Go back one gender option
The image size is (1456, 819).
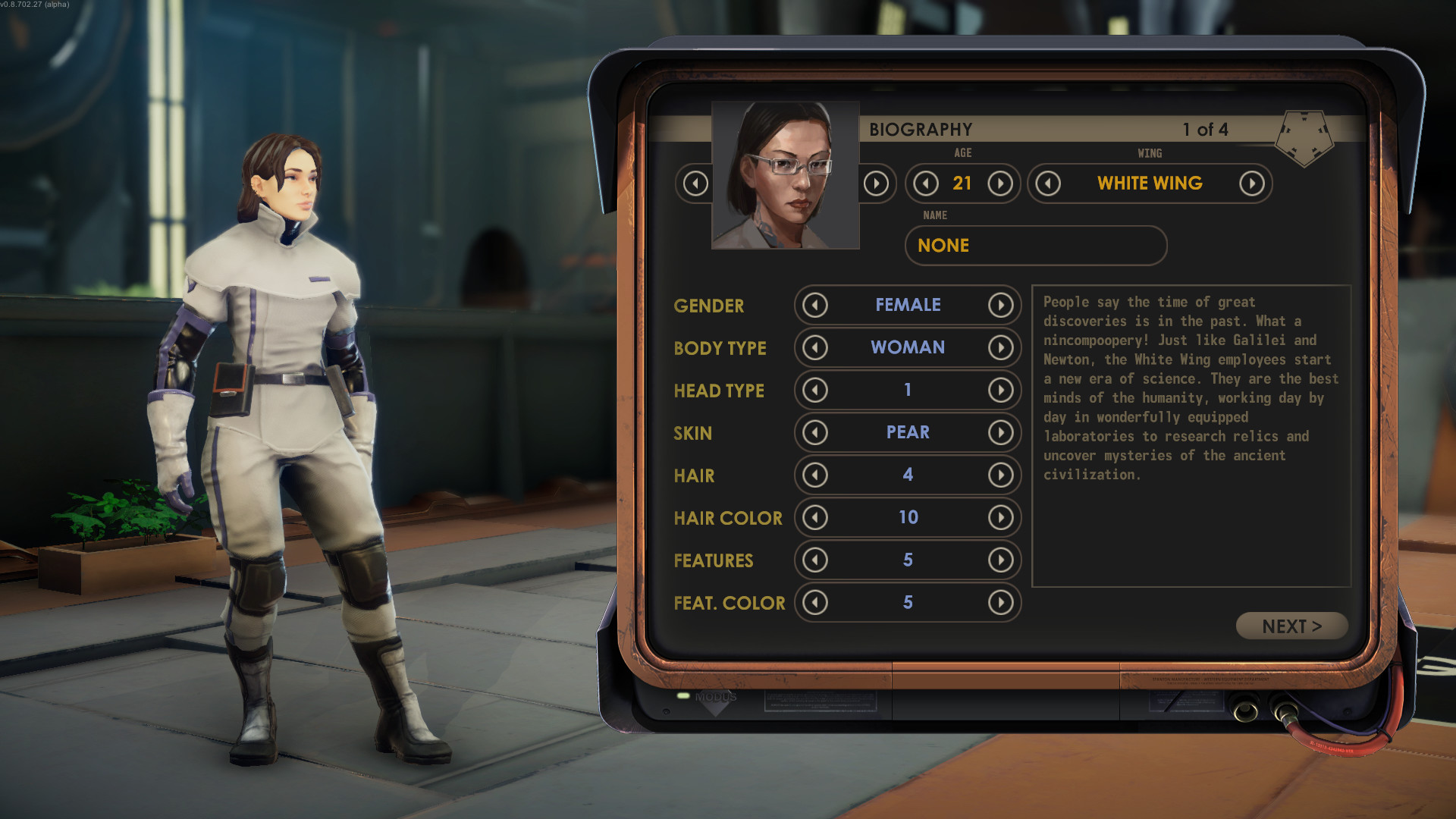815,306
